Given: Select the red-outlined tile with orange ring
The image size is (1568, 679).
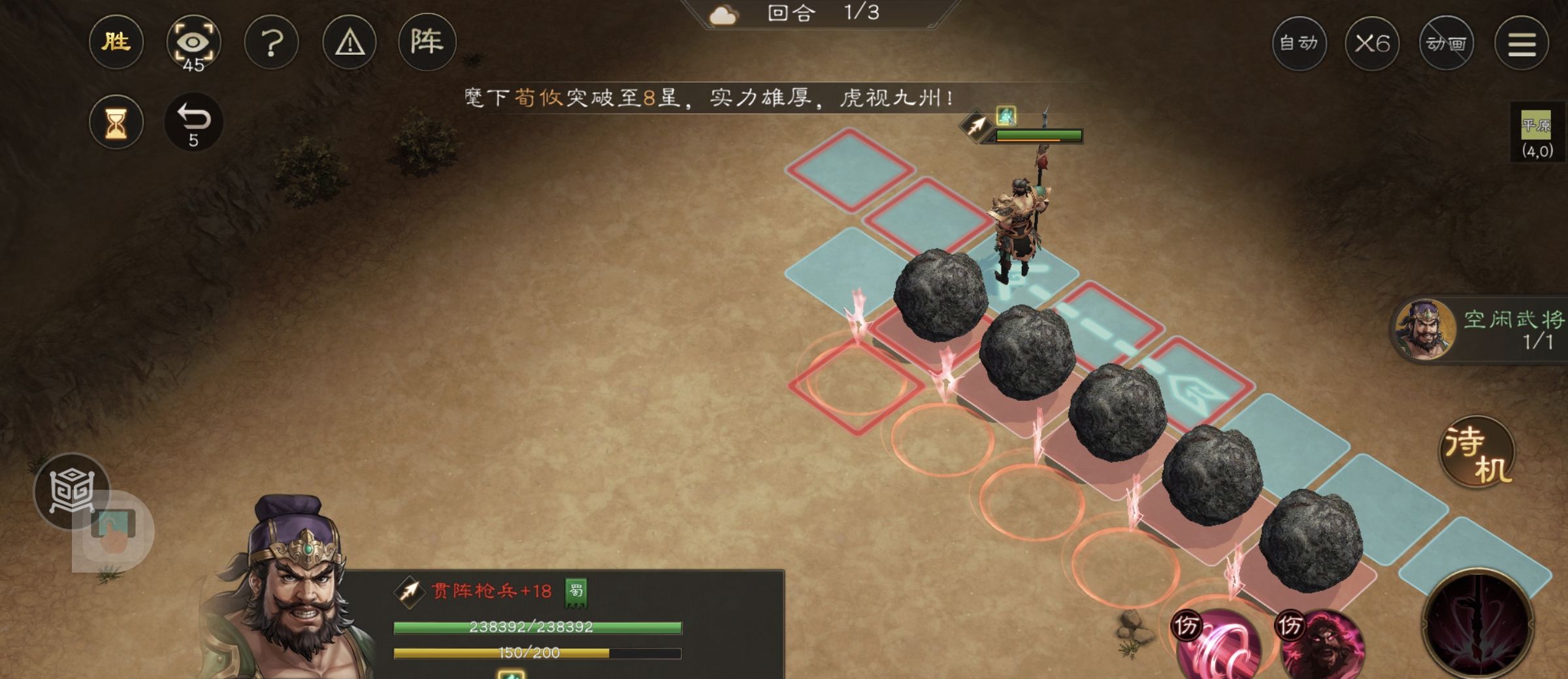Looking at the screenshot, I should (855, 384).
